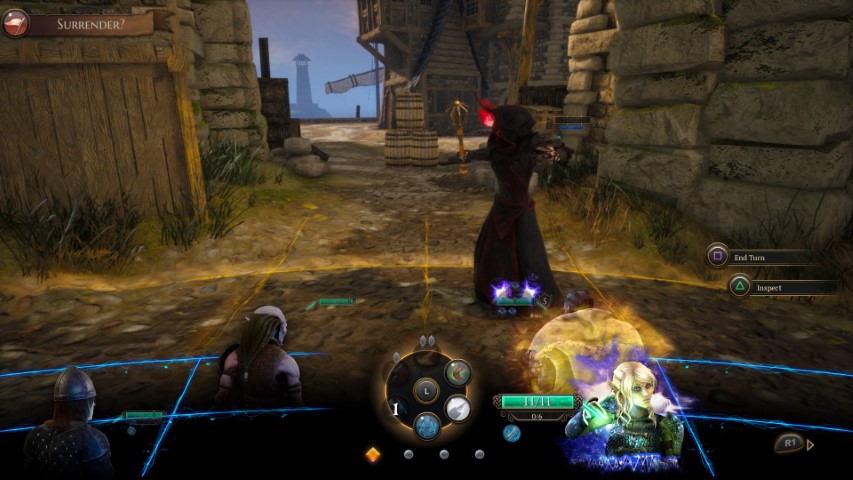Image resolution: width=853 pixels, height=480 pixels.
Task: Choose the Inspect option
Action: tap(780, 287)
